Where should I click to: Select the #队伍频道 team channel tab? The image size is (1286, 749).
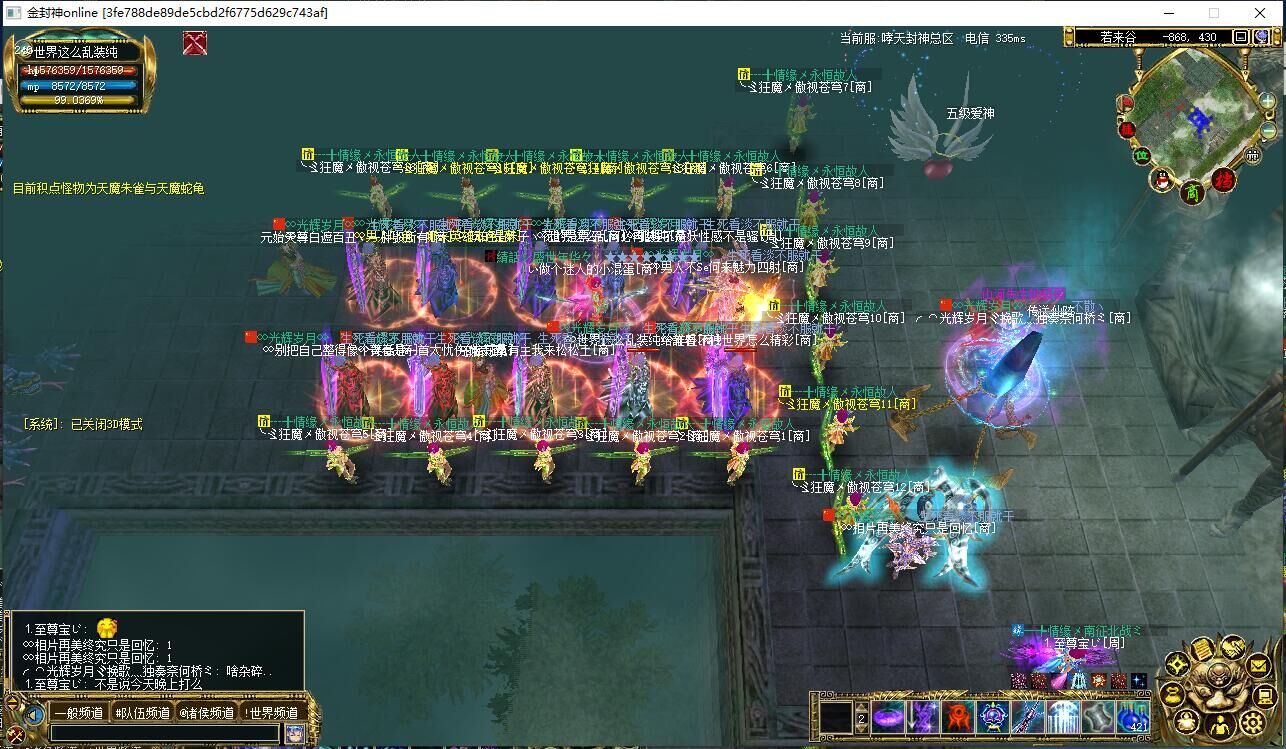(142, 713)
